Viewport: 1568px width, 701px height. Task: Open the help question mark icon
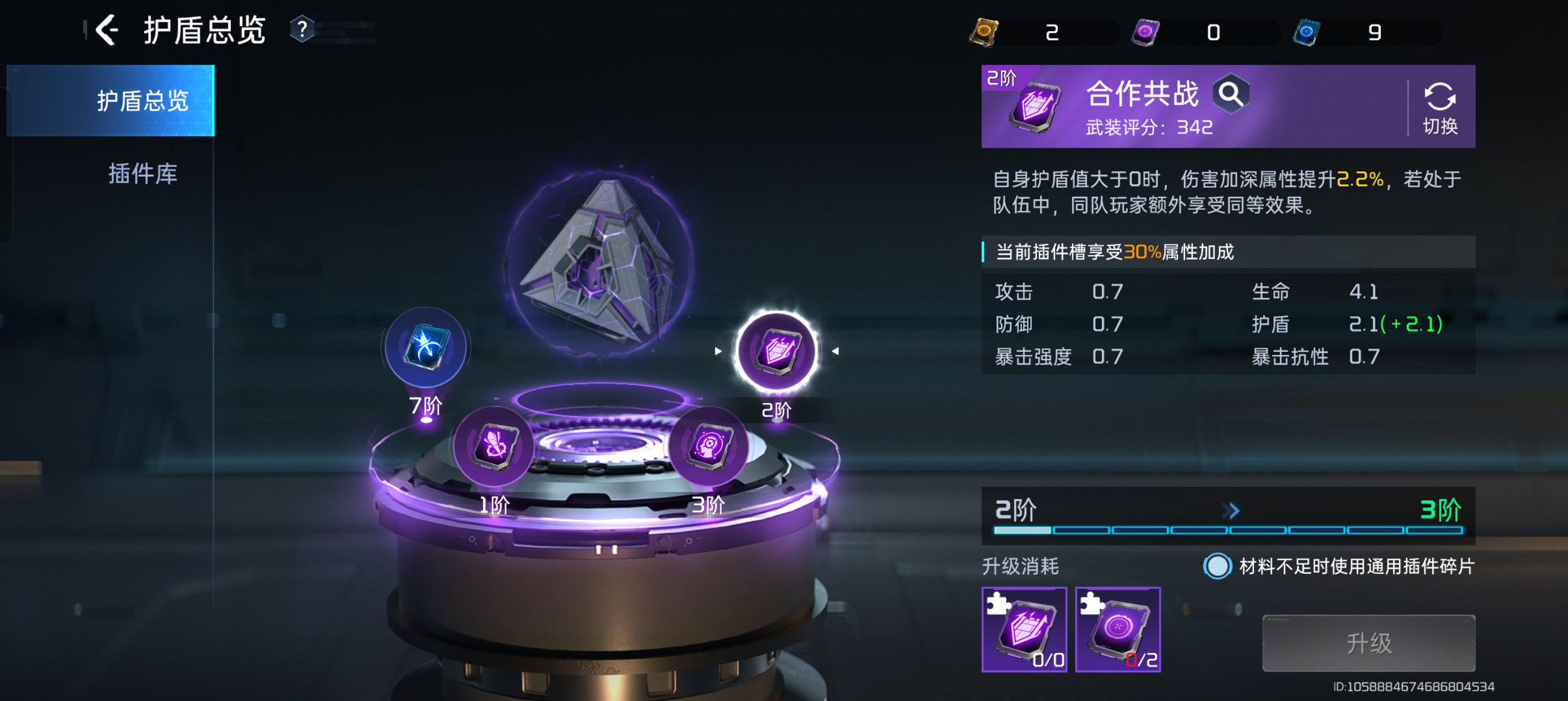[x=302, y=29]
